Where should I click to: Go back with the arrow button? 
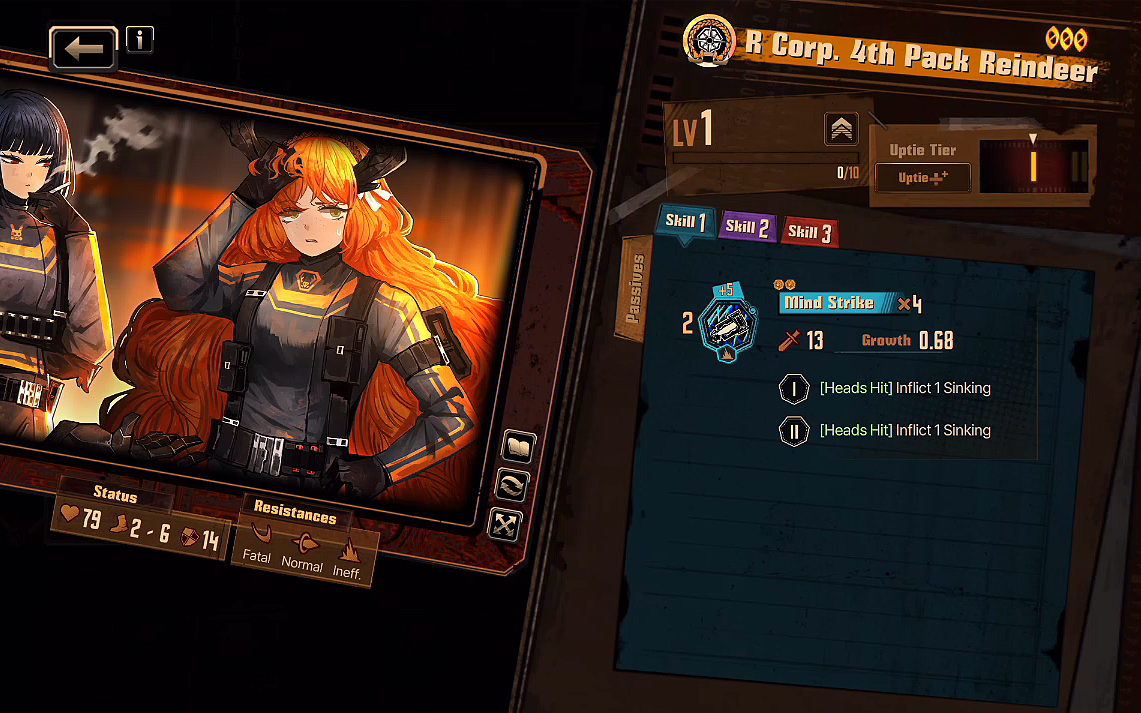click(84, 48)
